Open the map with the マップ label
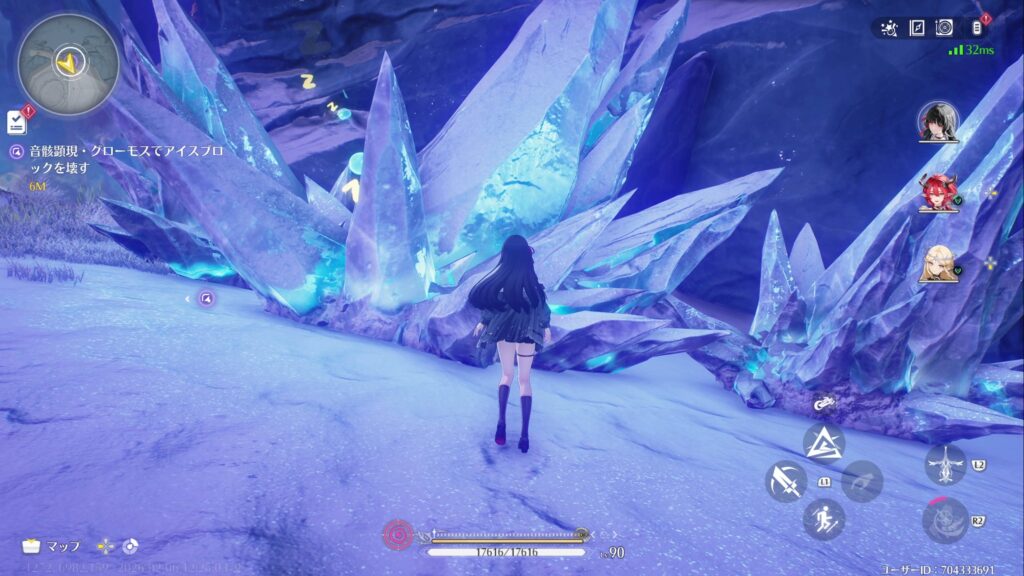Screen dimensions: 1024x576 click(51, 546)
